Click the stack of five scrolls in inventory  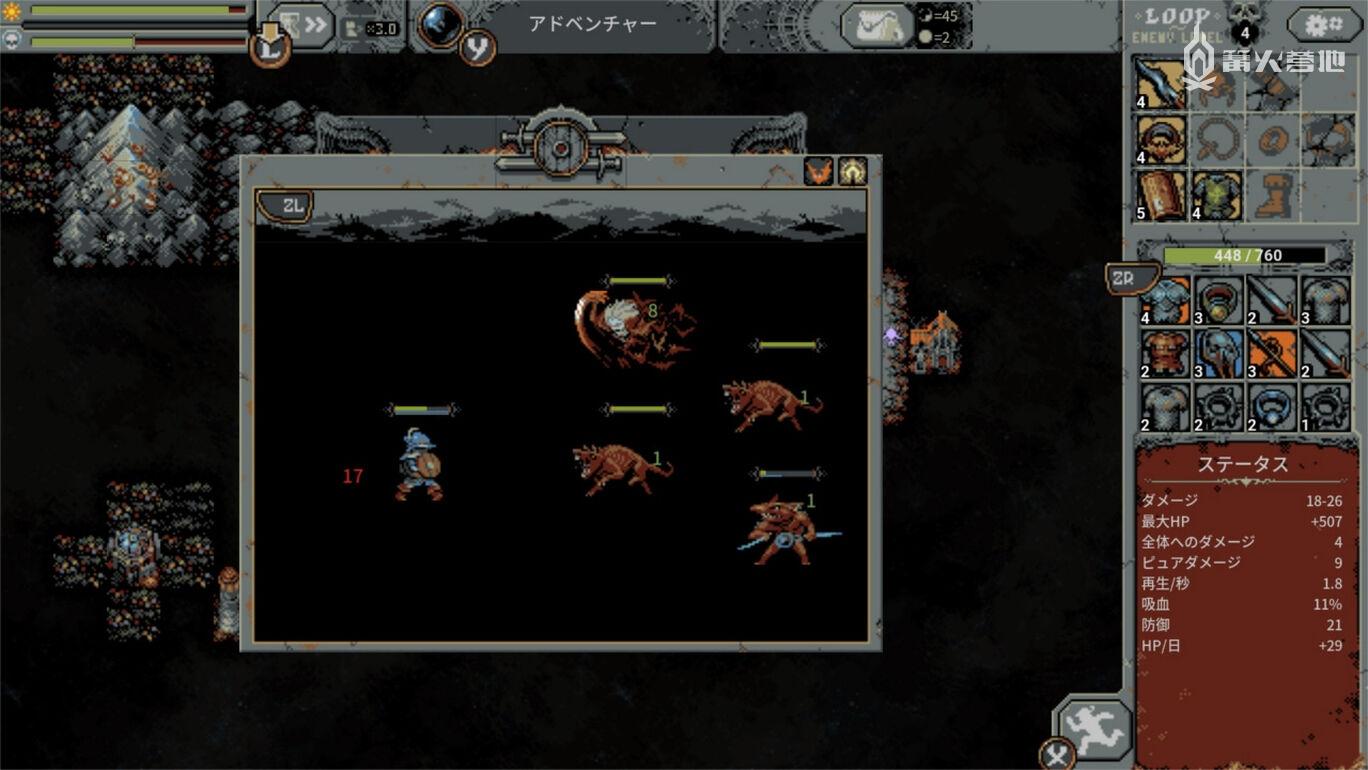point(1161,192)
